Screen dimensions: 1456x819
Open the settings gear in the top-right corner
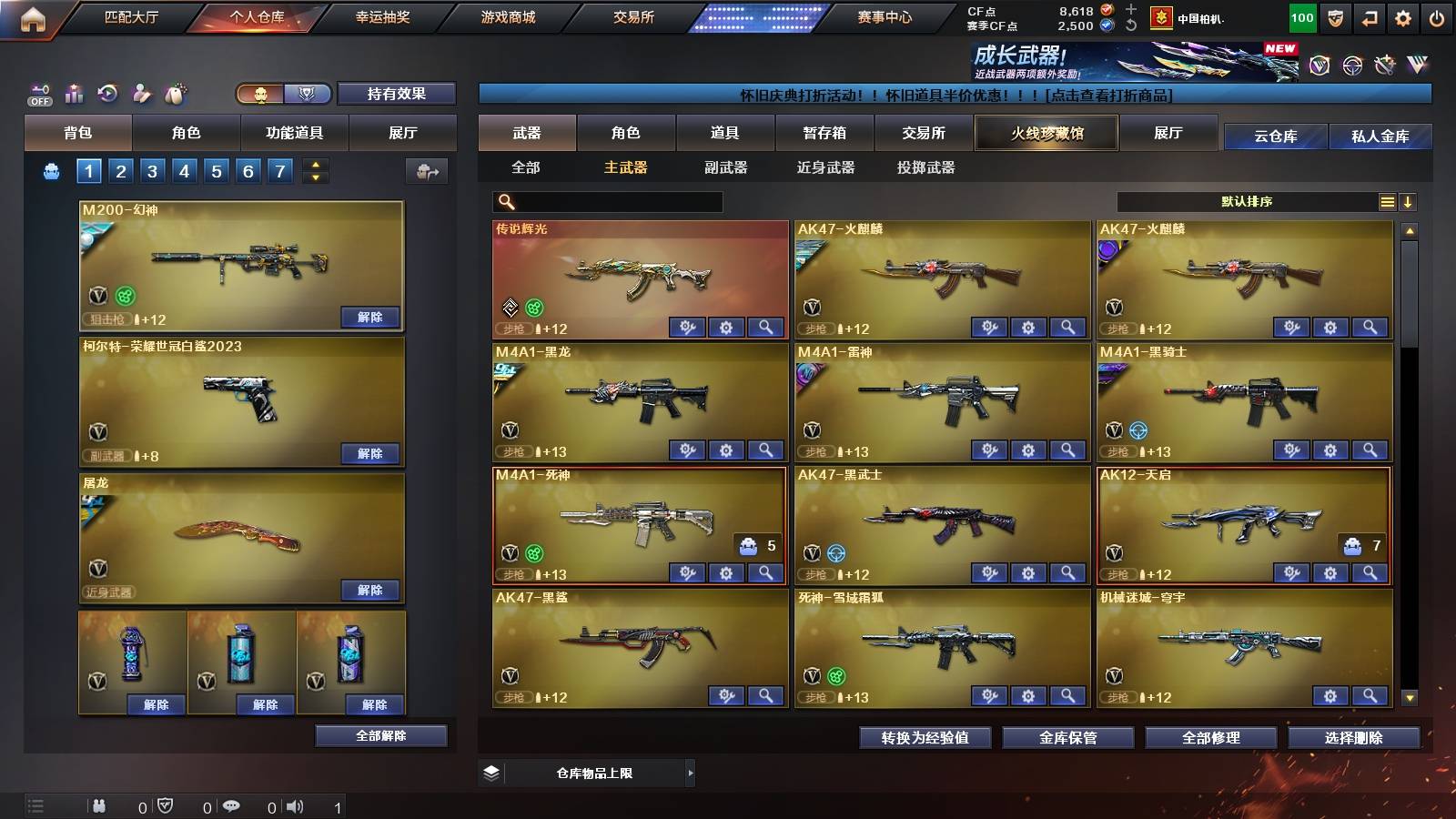(1404, 17)
